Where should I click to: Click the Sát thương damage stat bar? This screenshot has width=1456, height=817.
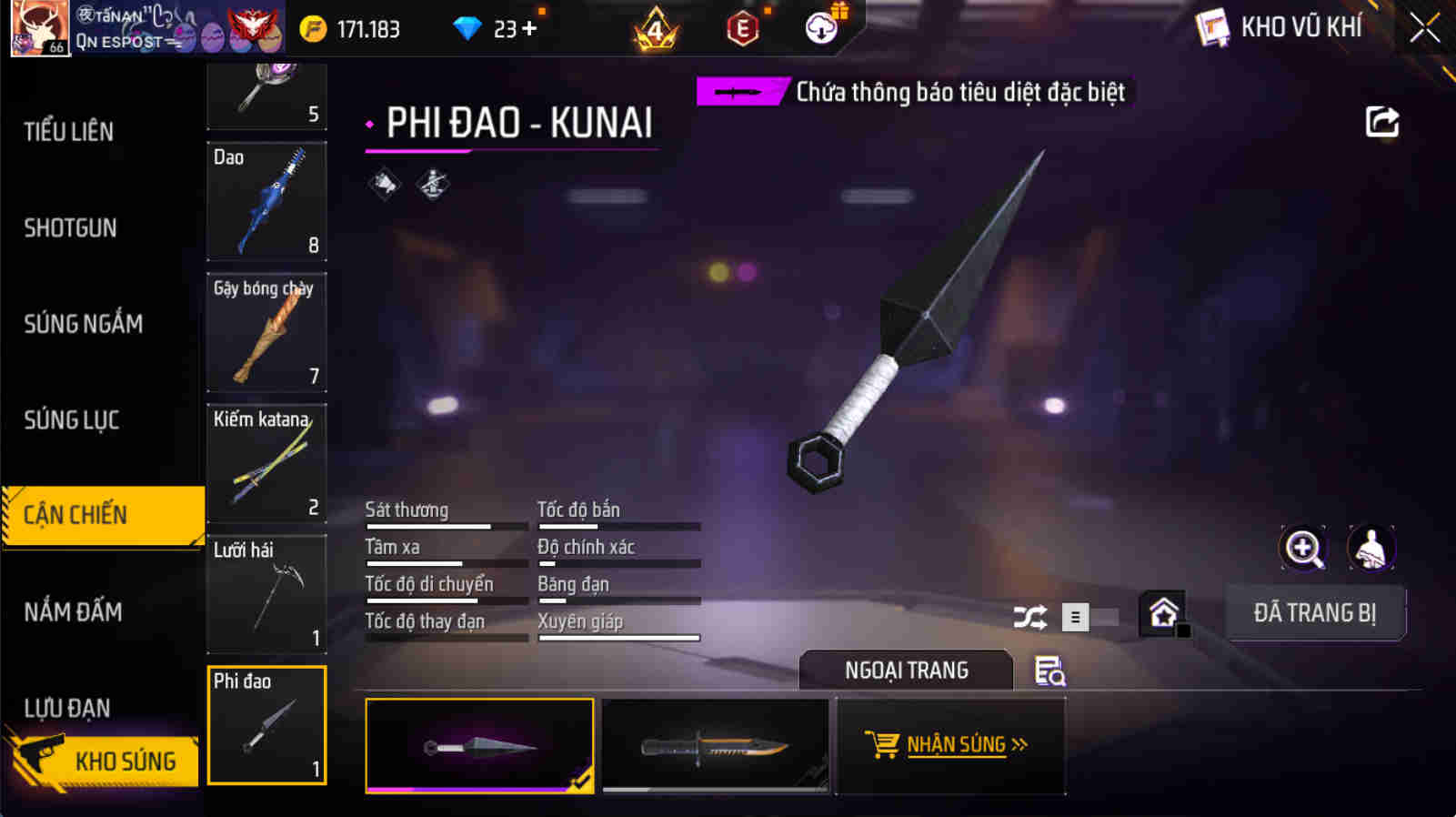click(x=446, y=526)
